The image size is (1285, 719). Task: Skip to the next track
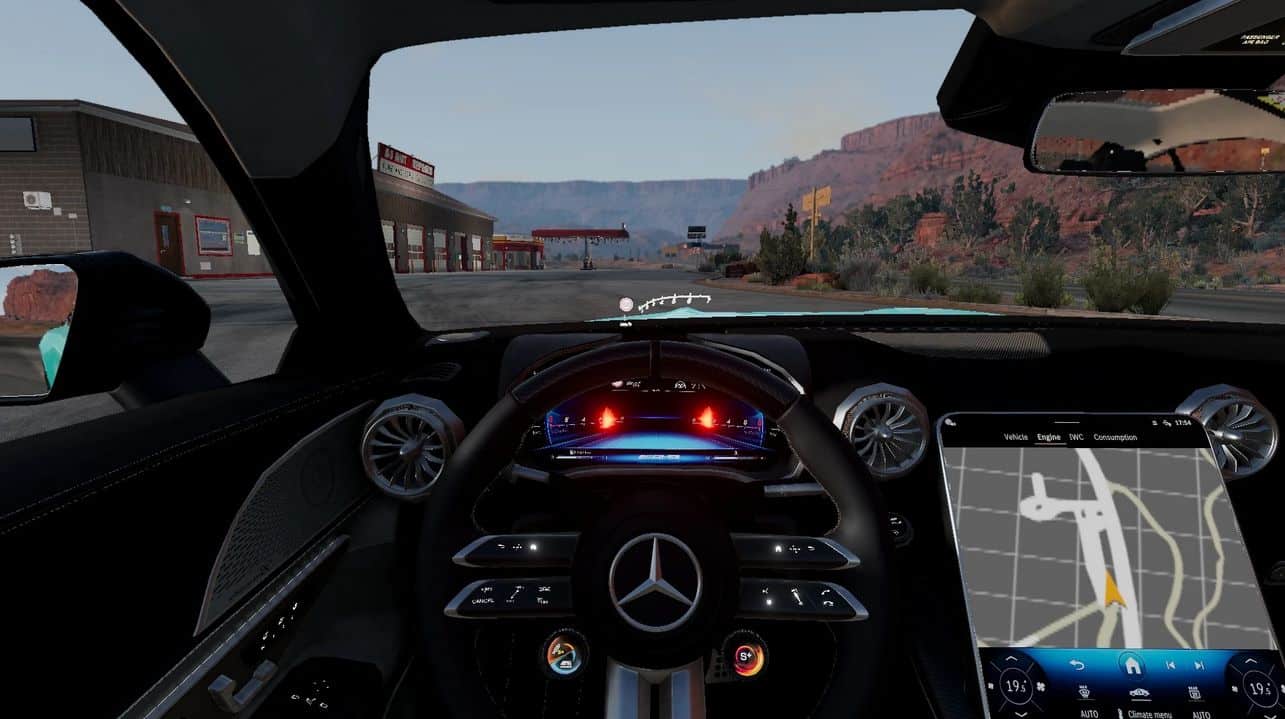coord(1198,664)
